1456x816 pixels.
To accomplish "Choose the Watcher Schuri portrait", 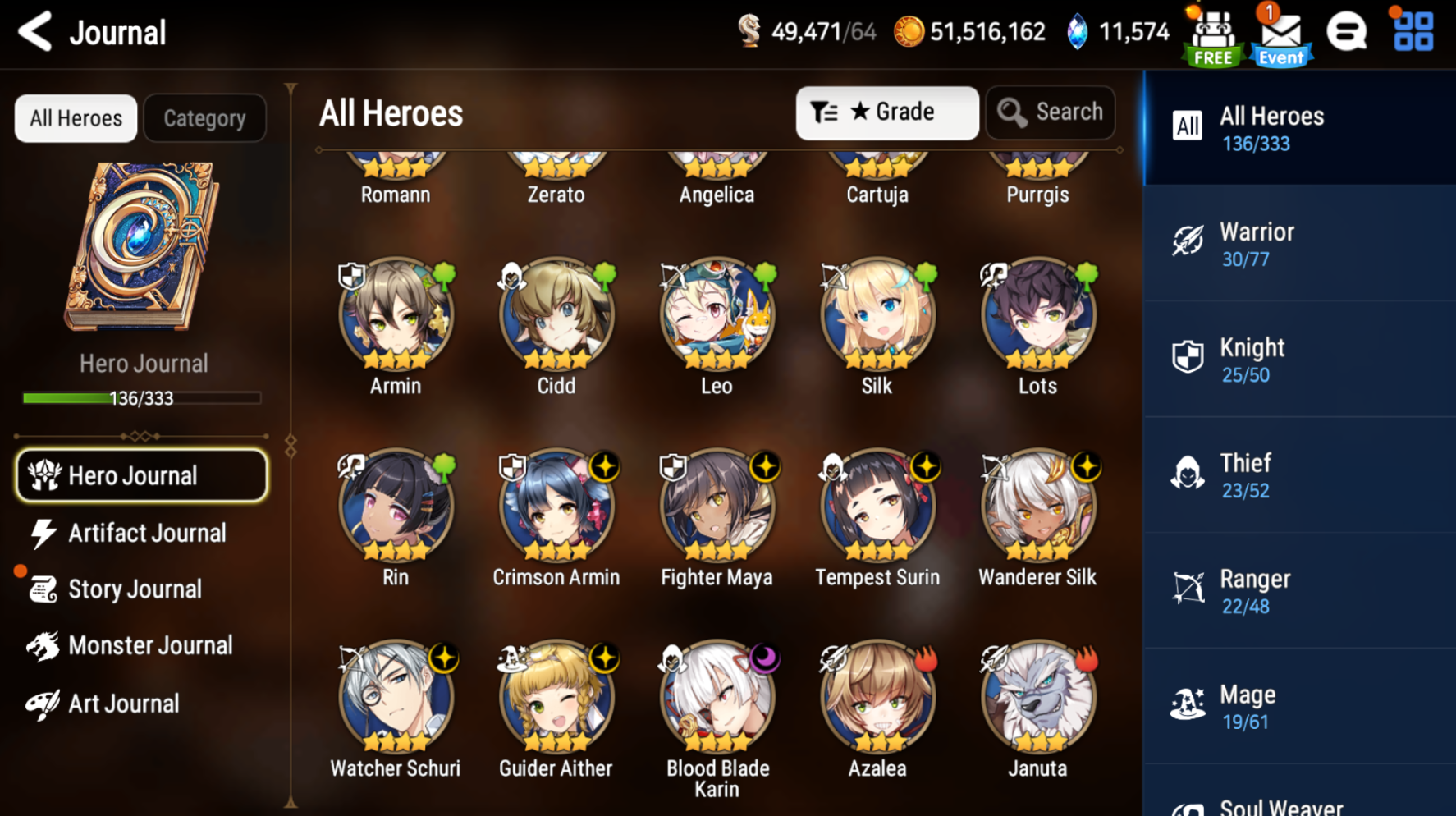I will 396,697.
